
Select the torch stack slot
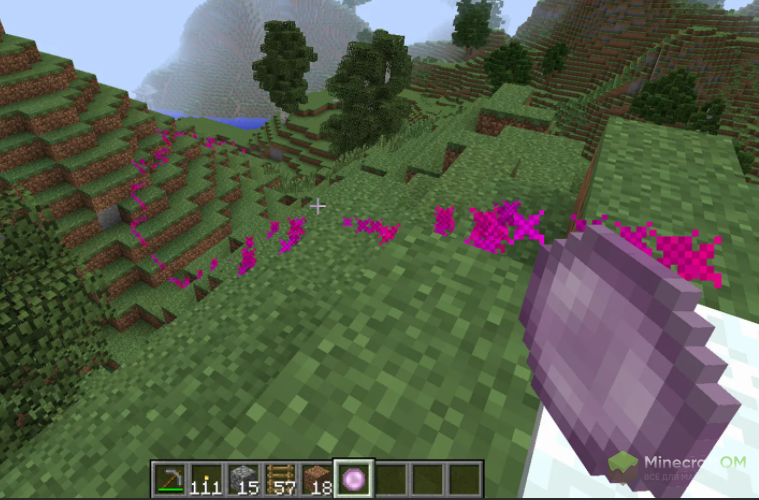pyautogui.click(x=206, y=477)
